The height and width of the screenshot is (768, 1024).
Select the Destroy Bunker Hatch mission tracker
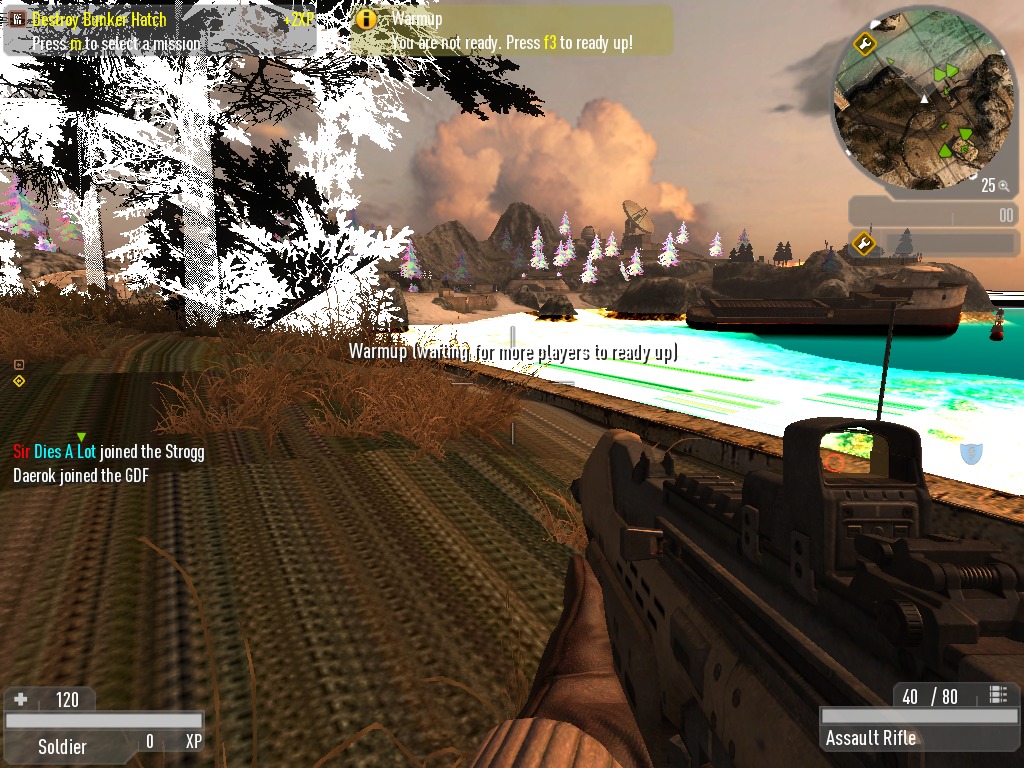pos(160,30)
